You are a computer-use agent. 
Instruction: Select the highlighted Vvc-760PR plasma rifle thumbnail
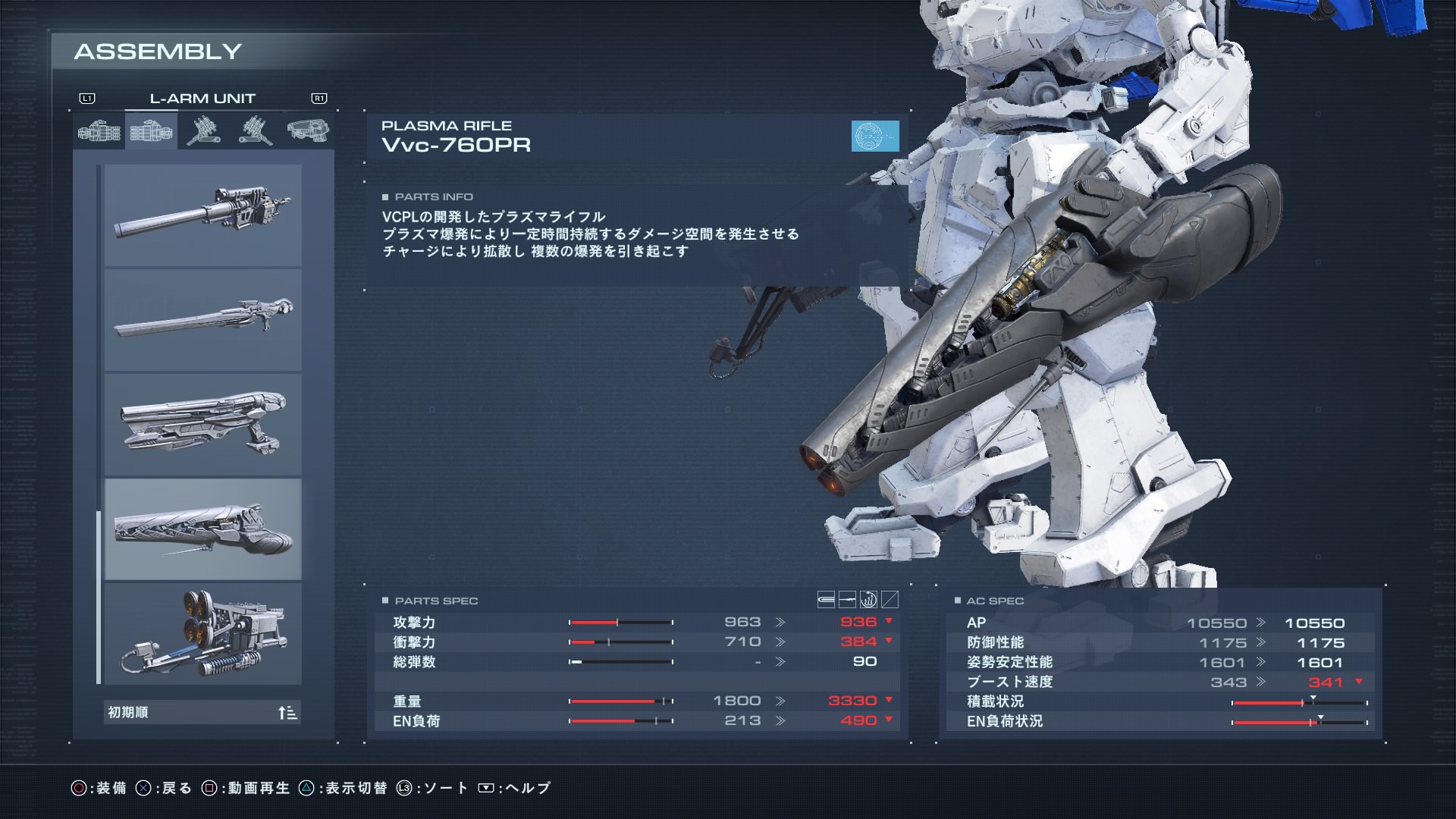pyautogui.click(x=202, y=529)
